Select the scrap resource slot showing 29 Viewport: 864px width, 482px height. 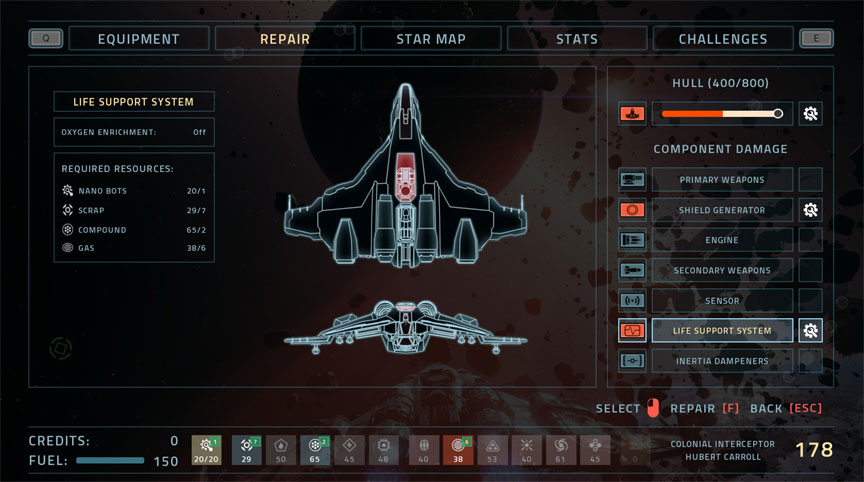click(x=247, y=450)
